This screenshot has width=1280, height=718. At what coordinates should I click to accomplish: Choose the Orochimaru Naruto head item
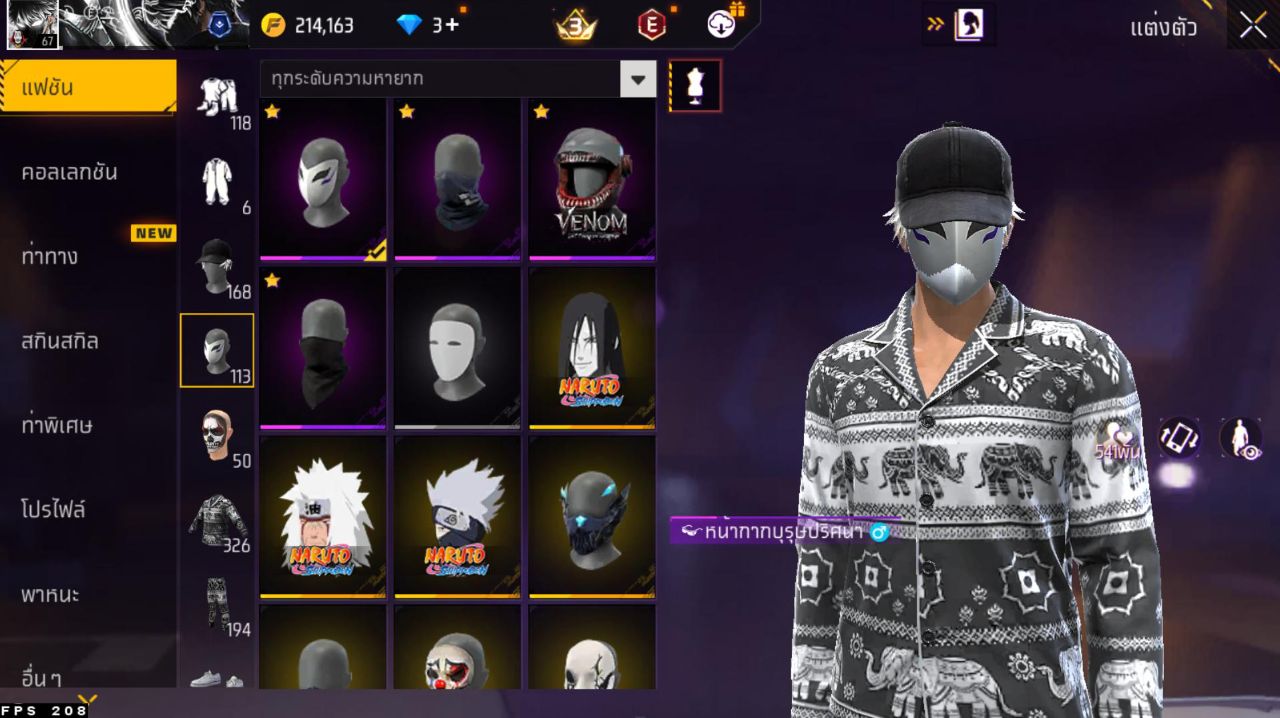592,348
